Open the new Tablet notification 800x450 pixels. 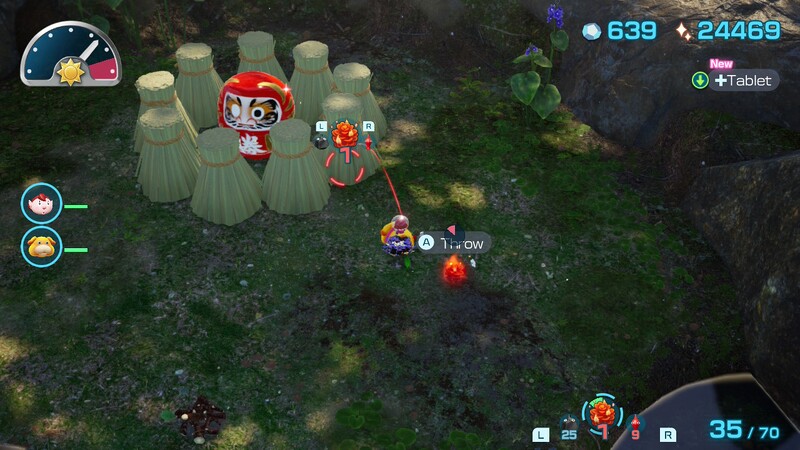735,80
